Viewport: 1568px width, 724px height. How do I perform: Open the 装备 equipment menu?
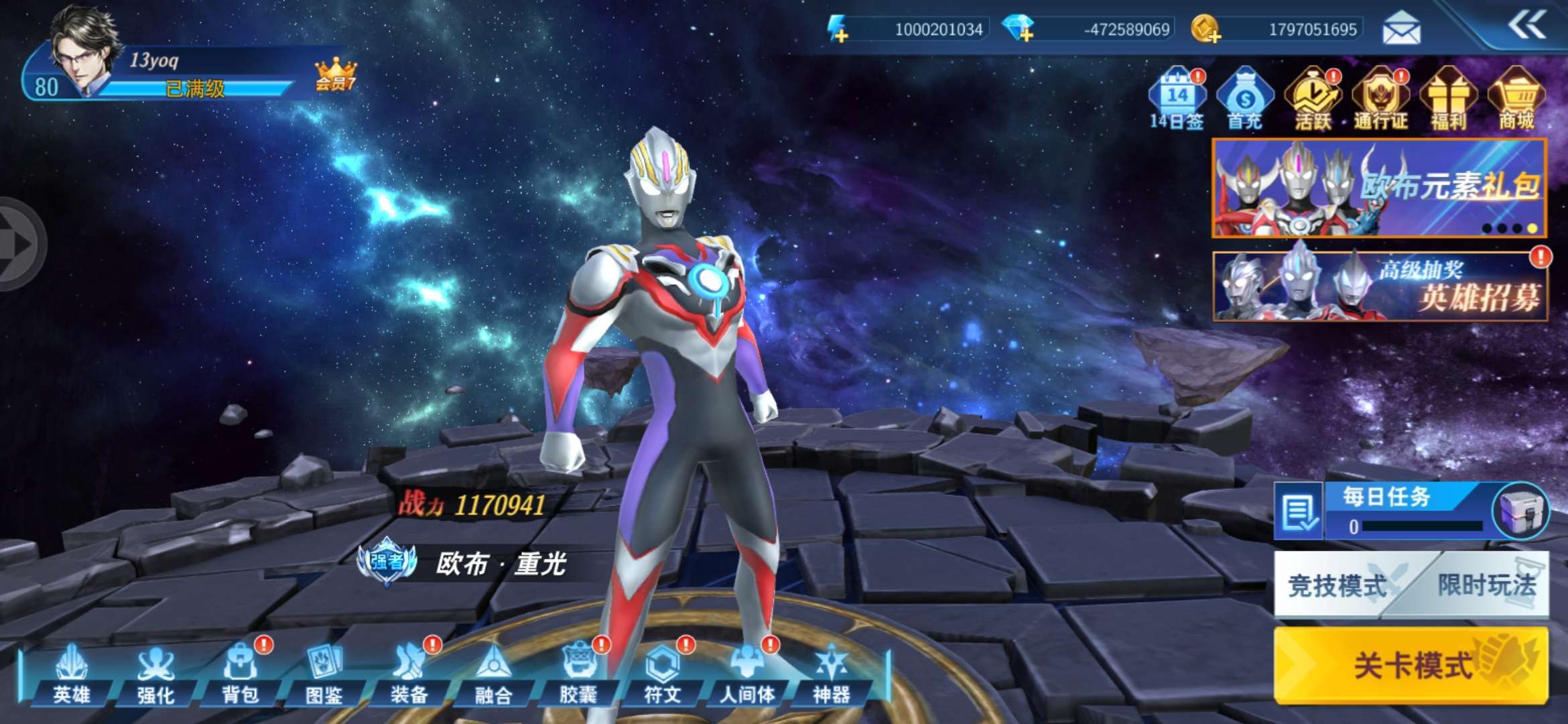point(409,675)
